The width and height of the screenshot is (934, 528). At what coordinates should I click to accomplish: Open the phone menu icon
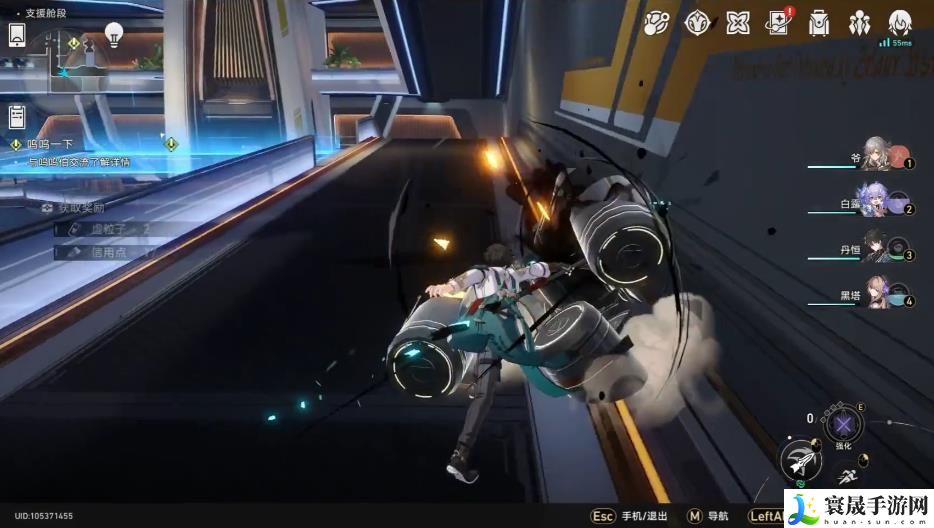tap(18, 34)
